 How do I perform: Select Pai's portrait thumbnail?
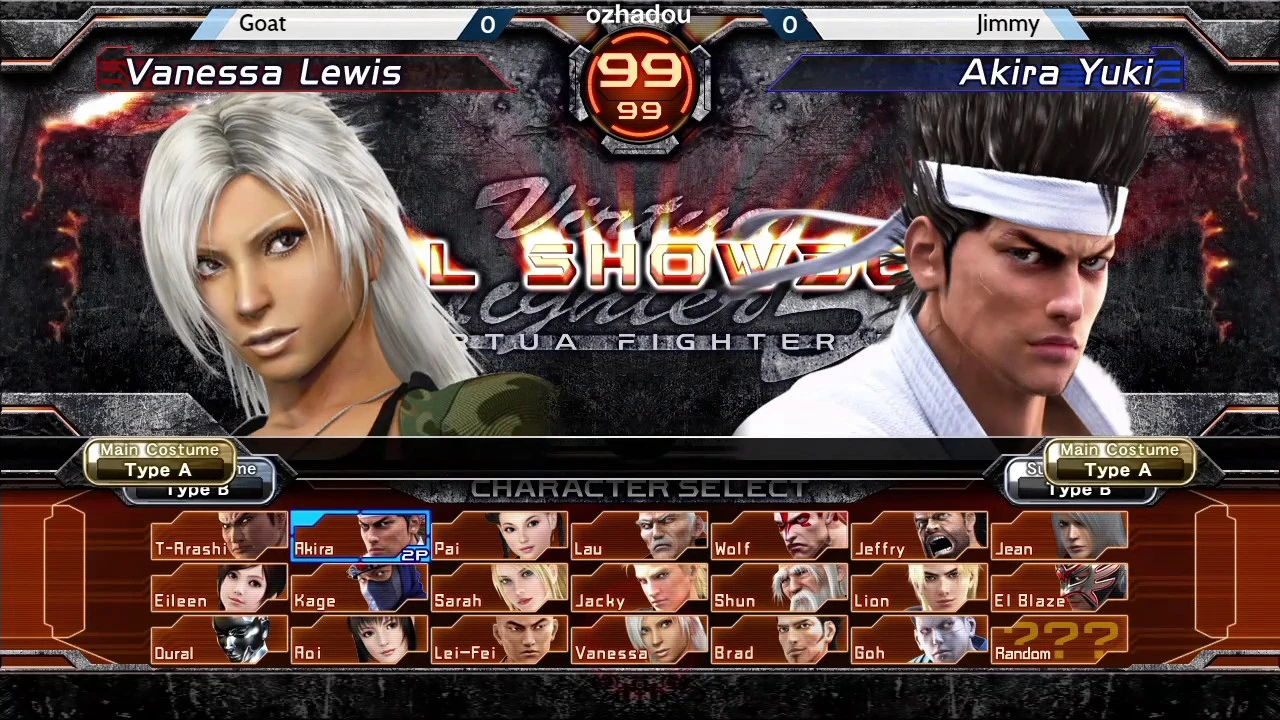500,540
